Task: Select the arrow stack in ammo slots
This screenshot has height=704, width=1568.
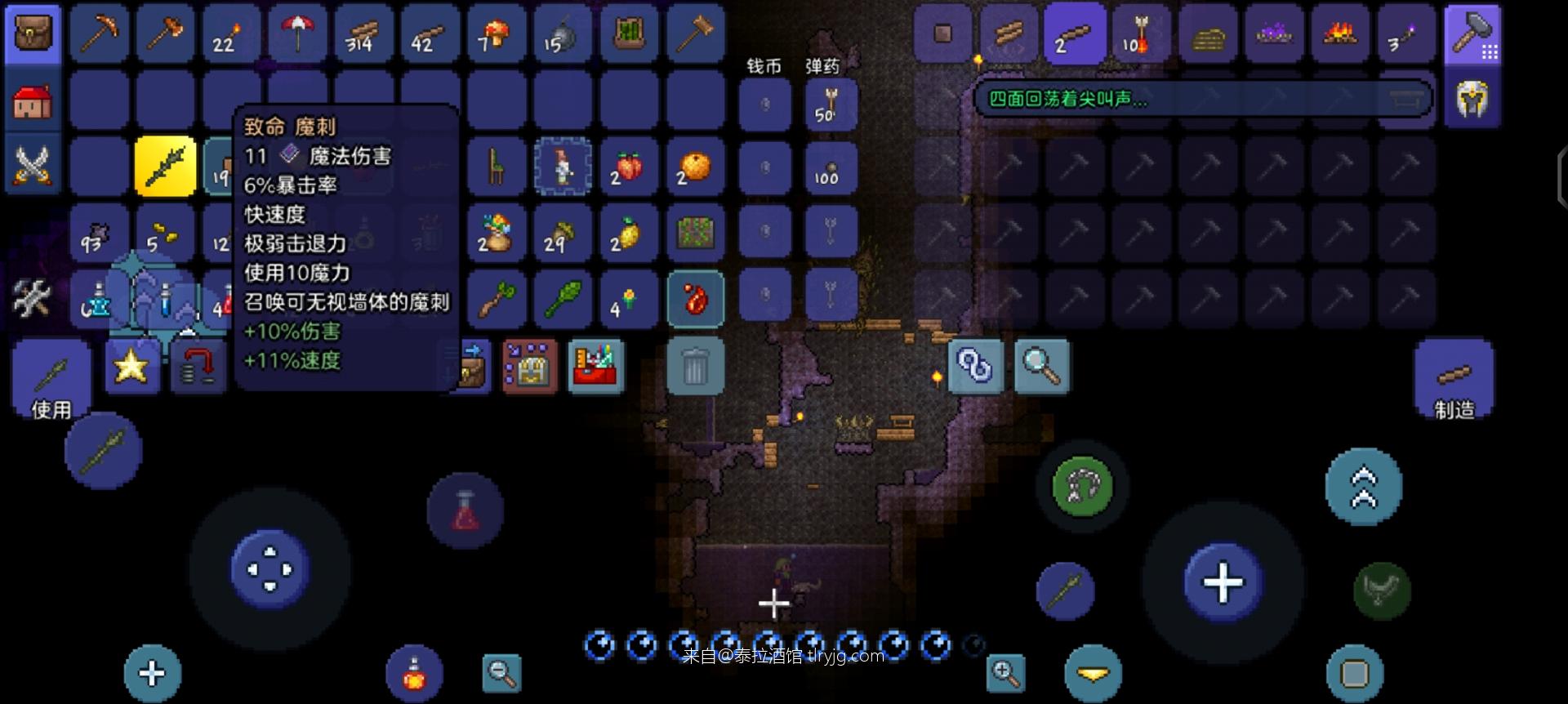Action: [x=830, y=105]
